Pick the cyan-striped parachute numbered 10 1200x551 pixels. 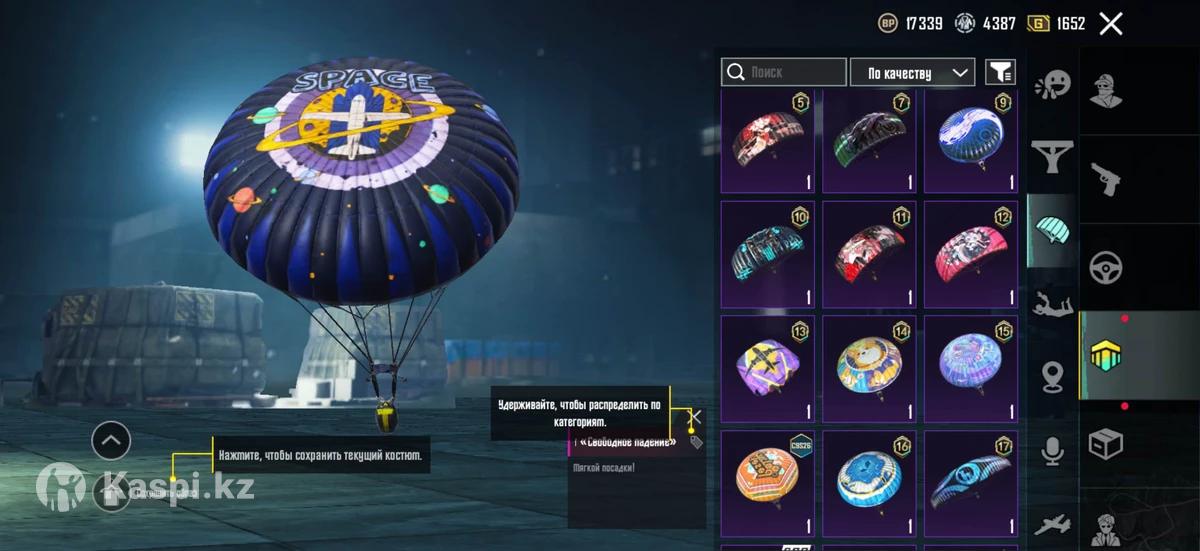point(768,254)
